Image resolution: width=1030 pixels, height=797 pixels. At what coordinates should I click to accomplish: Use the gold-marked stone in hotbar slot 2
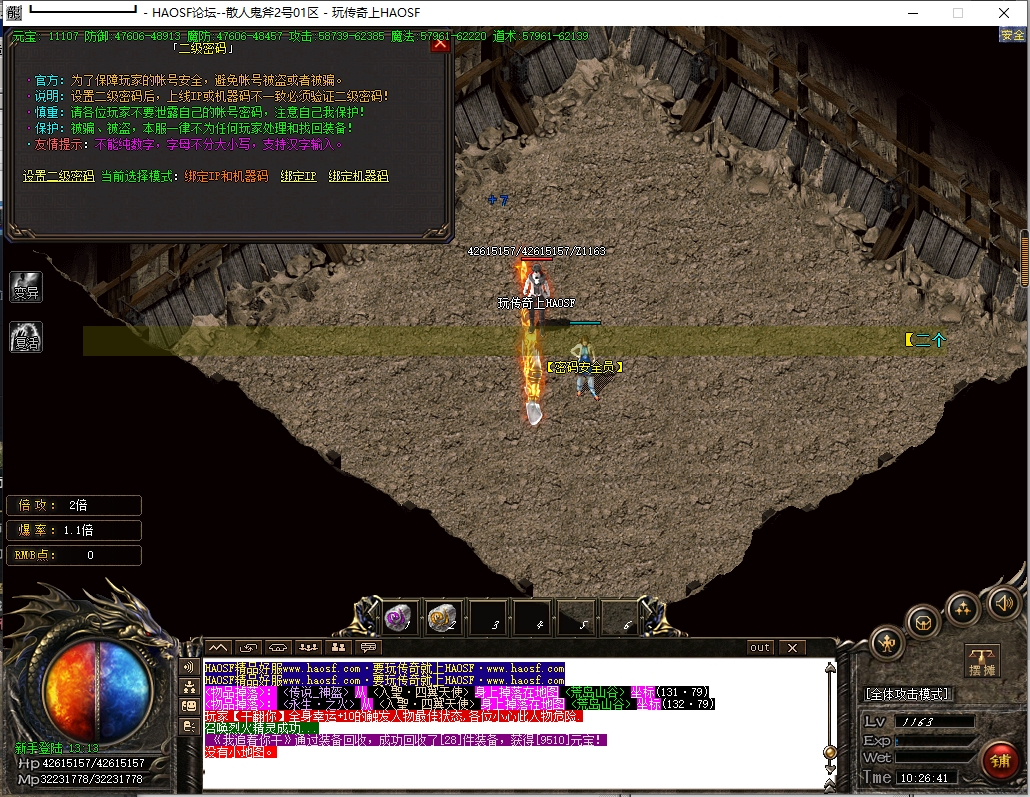[x=444, y=619]
